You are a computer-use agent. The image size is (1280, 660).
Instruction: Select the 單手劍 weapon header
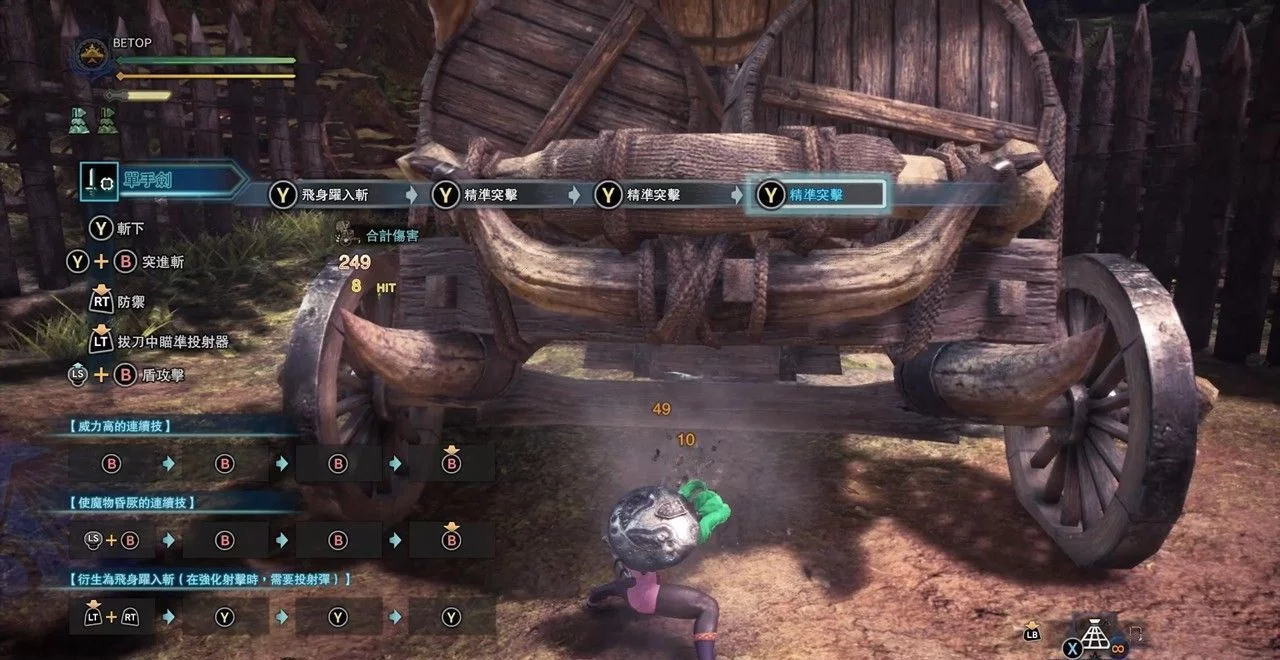(165, 181)
